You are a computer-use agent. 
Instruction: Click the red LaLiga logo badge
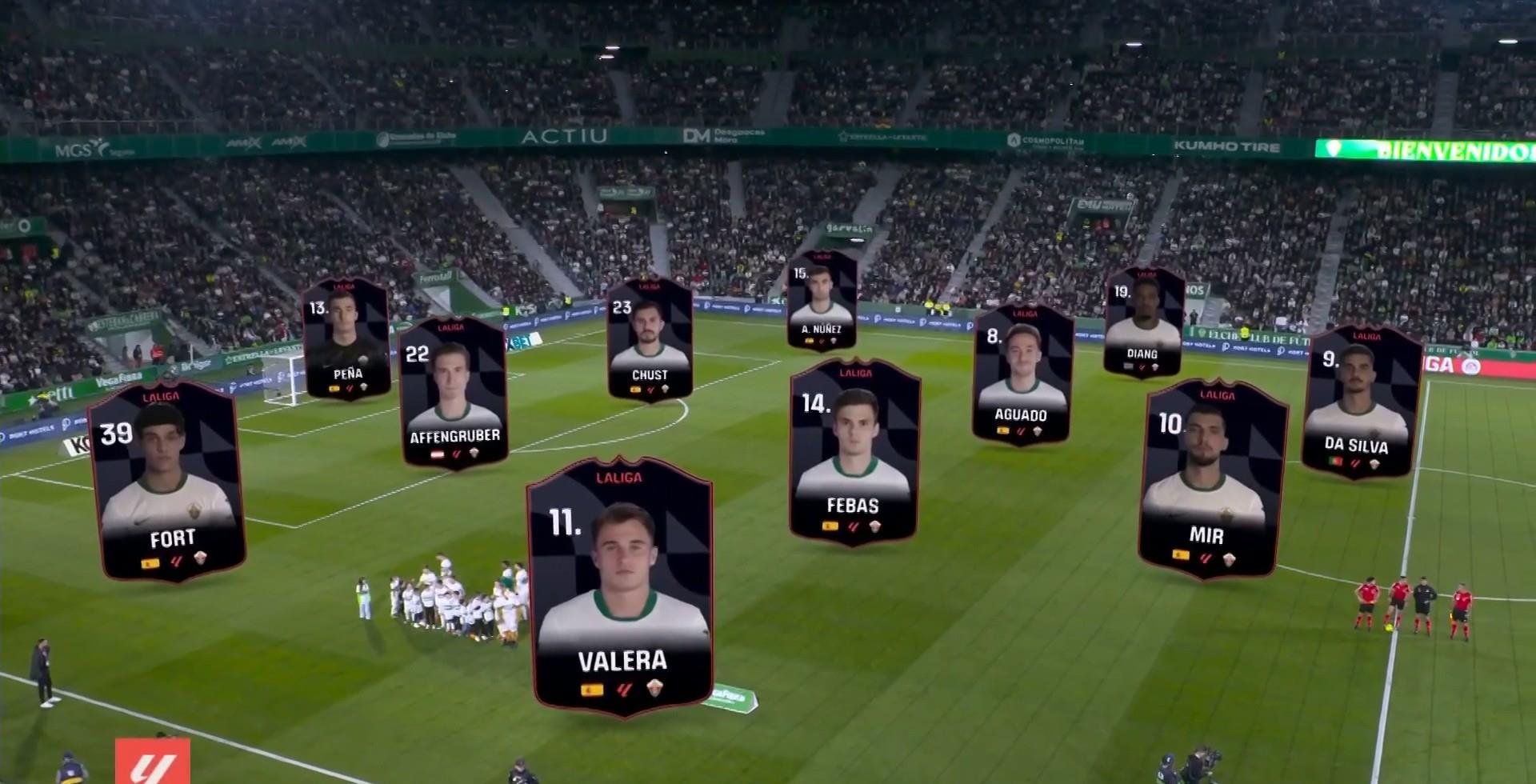[x=152, y=762]
